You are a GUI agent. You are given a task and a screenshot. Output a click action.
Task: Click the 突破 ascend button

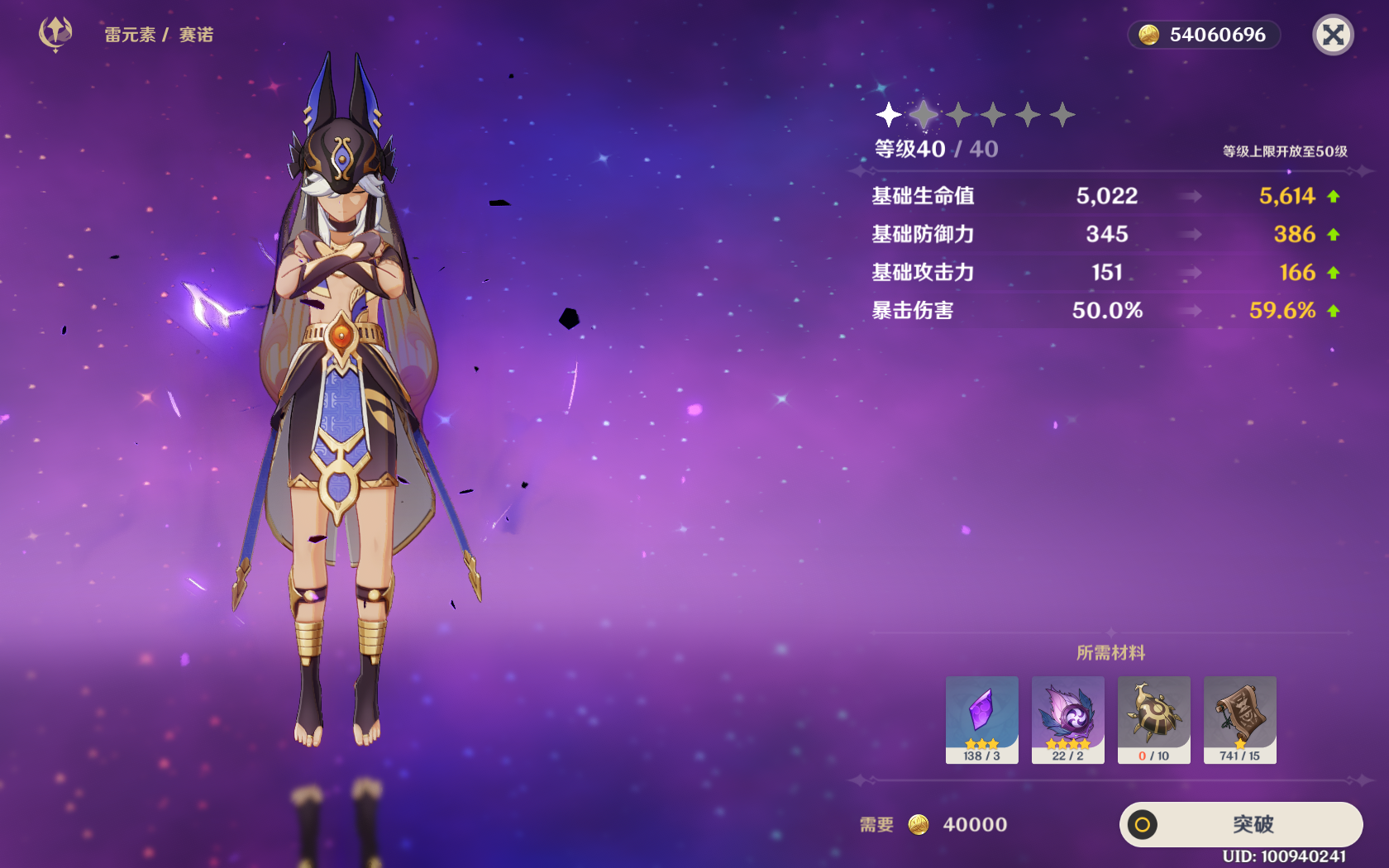[x=1241, y=824]
